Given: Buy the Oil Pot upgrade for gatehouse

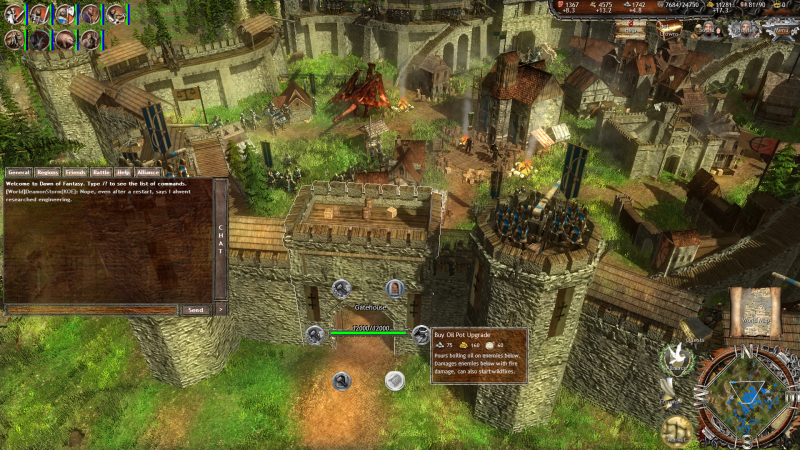Looking at the screenshot, I should [419, 334].
